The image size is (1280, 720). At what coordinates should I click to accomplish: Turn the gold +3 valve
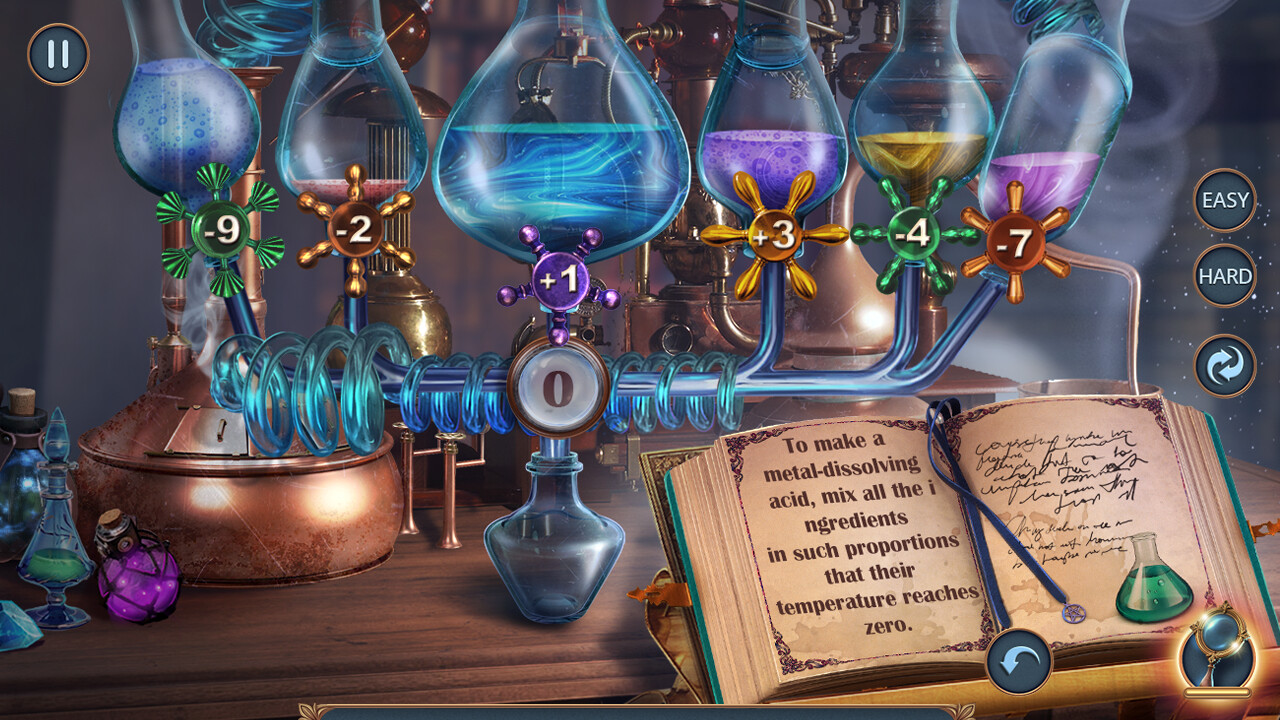tap(777, 237)
